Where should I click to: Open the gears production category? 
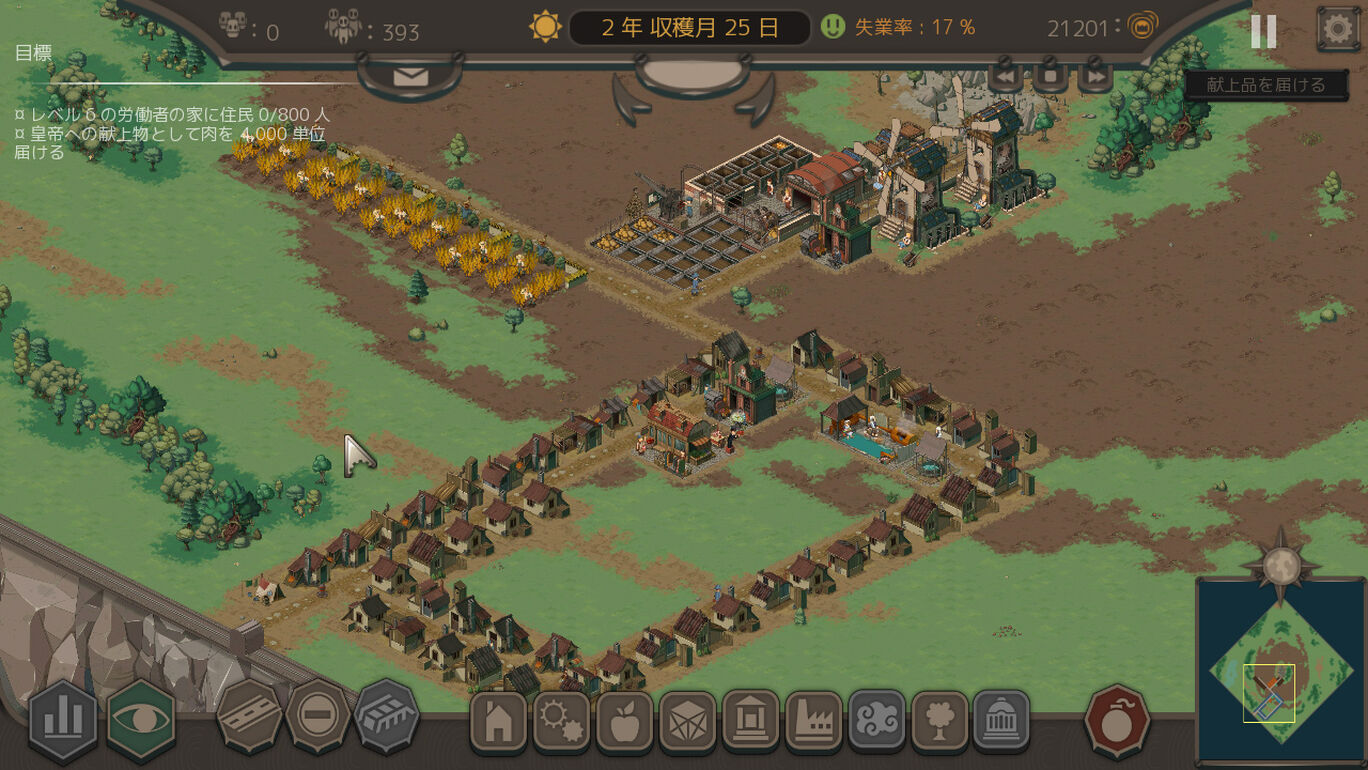pyautogui.click(x=561, y=720)
